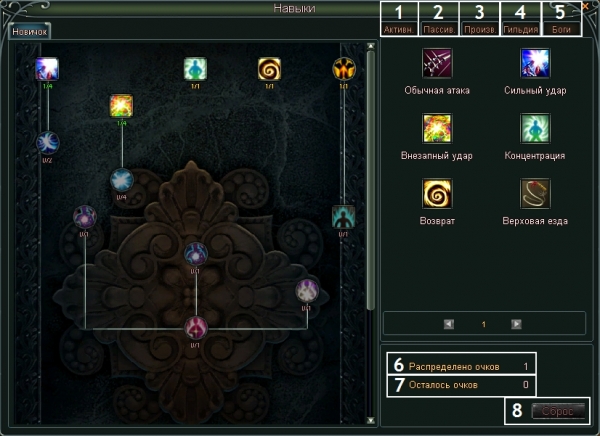Show the Гильдия skills tab
Image resolution: width=600 pixels, height=436 pixels.
click(x=520, y=30)
